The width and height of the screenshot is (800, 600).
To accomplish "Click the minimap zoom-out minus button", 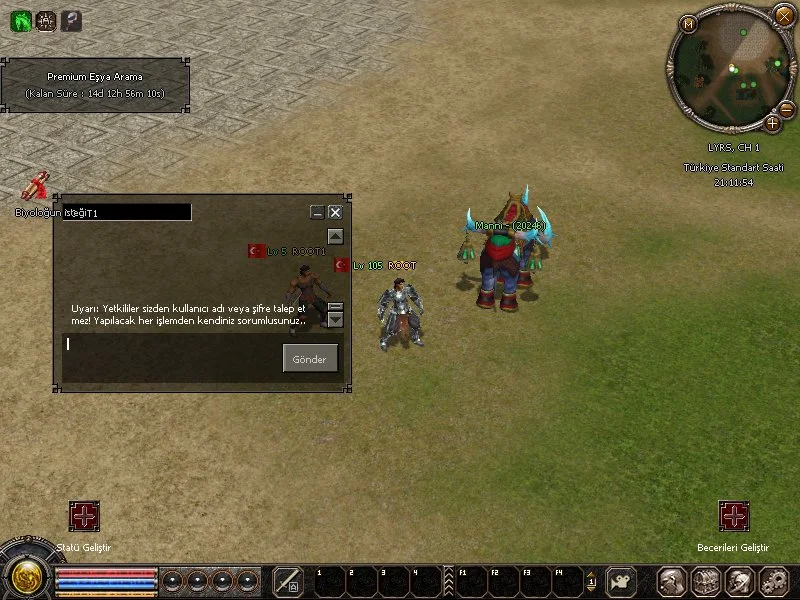I will point(786,108).
